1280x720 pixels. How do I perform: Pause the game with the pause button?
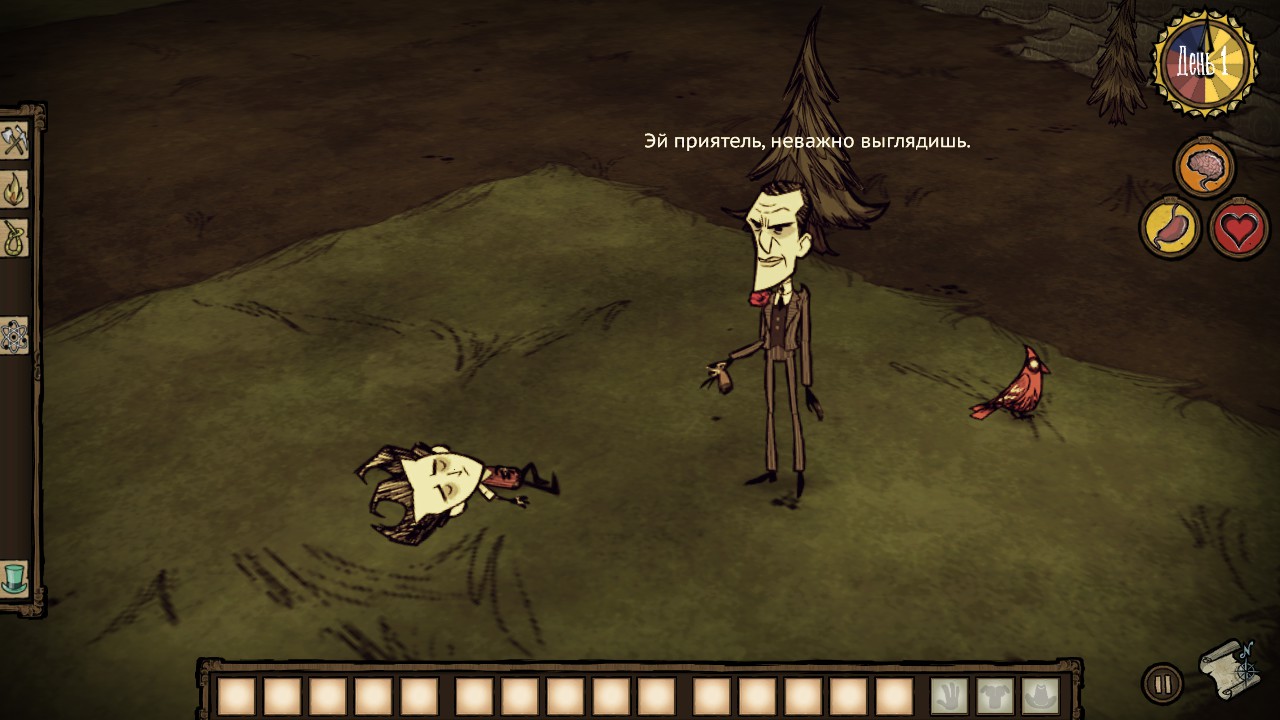pos(1162,685)
